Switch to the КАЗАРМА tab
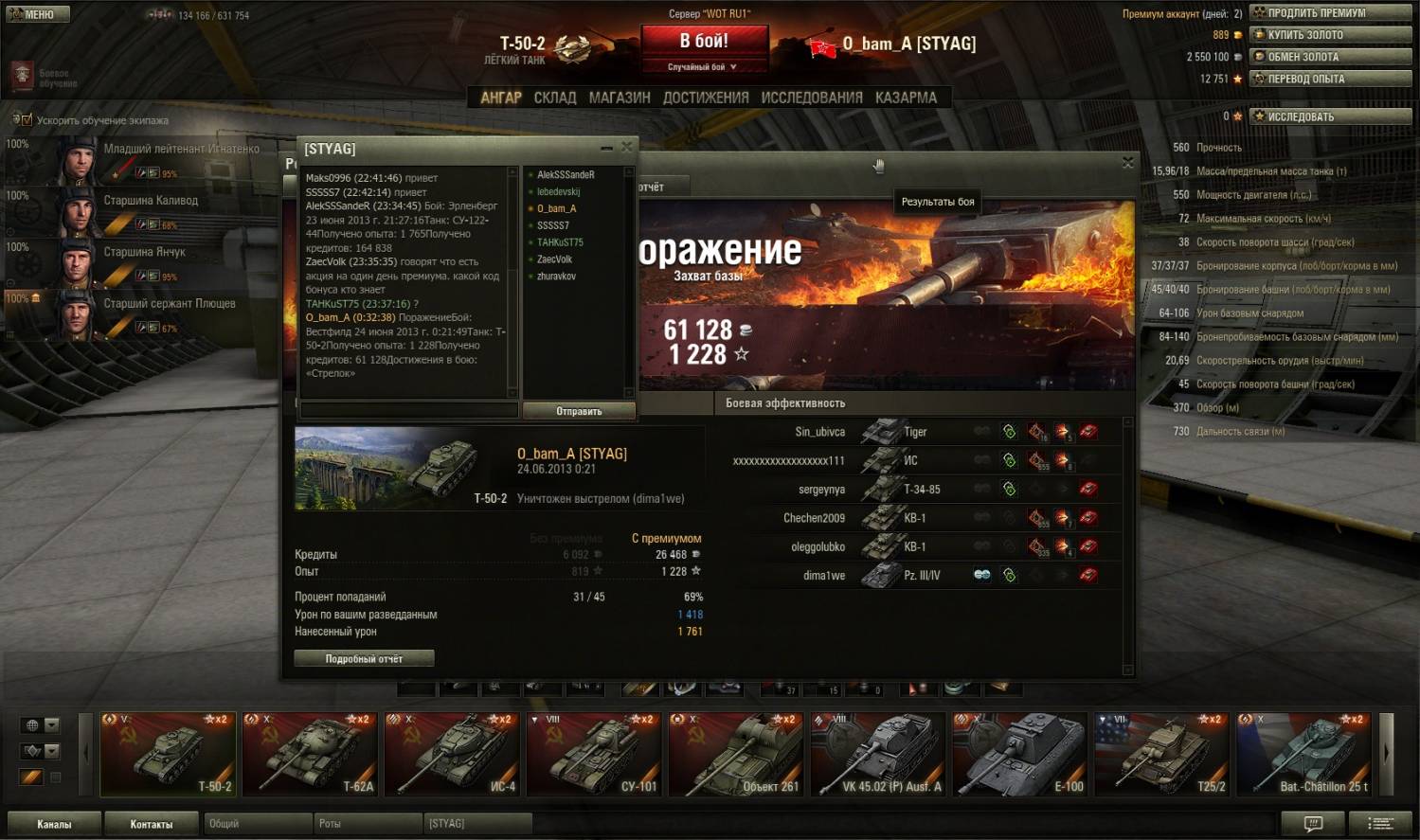This screenshot has width=1420, height=840. (x=906, y=98)
